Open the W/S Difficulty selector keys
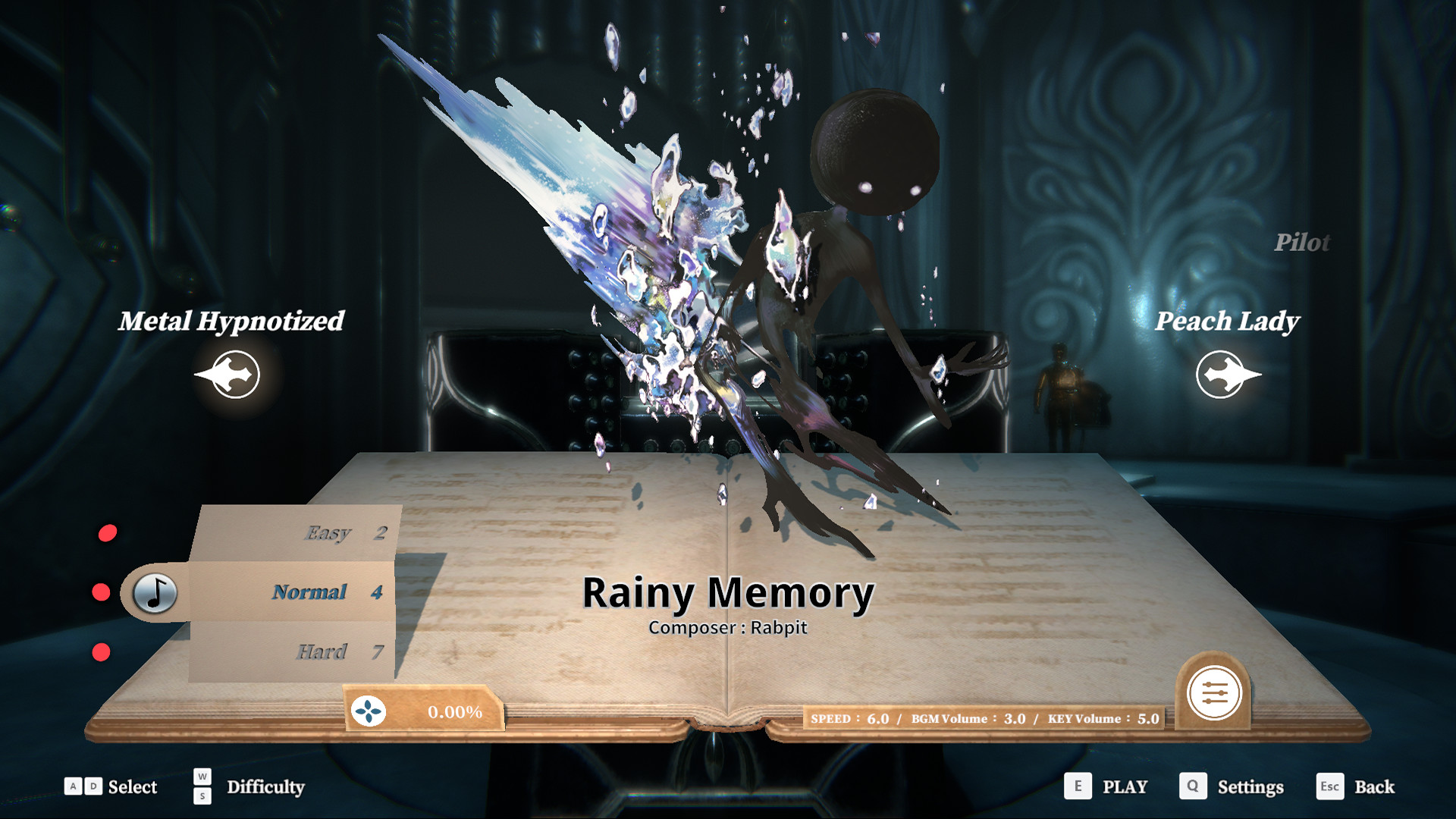The height and width of the screenshot is (819, 1456). coord(201,786)
